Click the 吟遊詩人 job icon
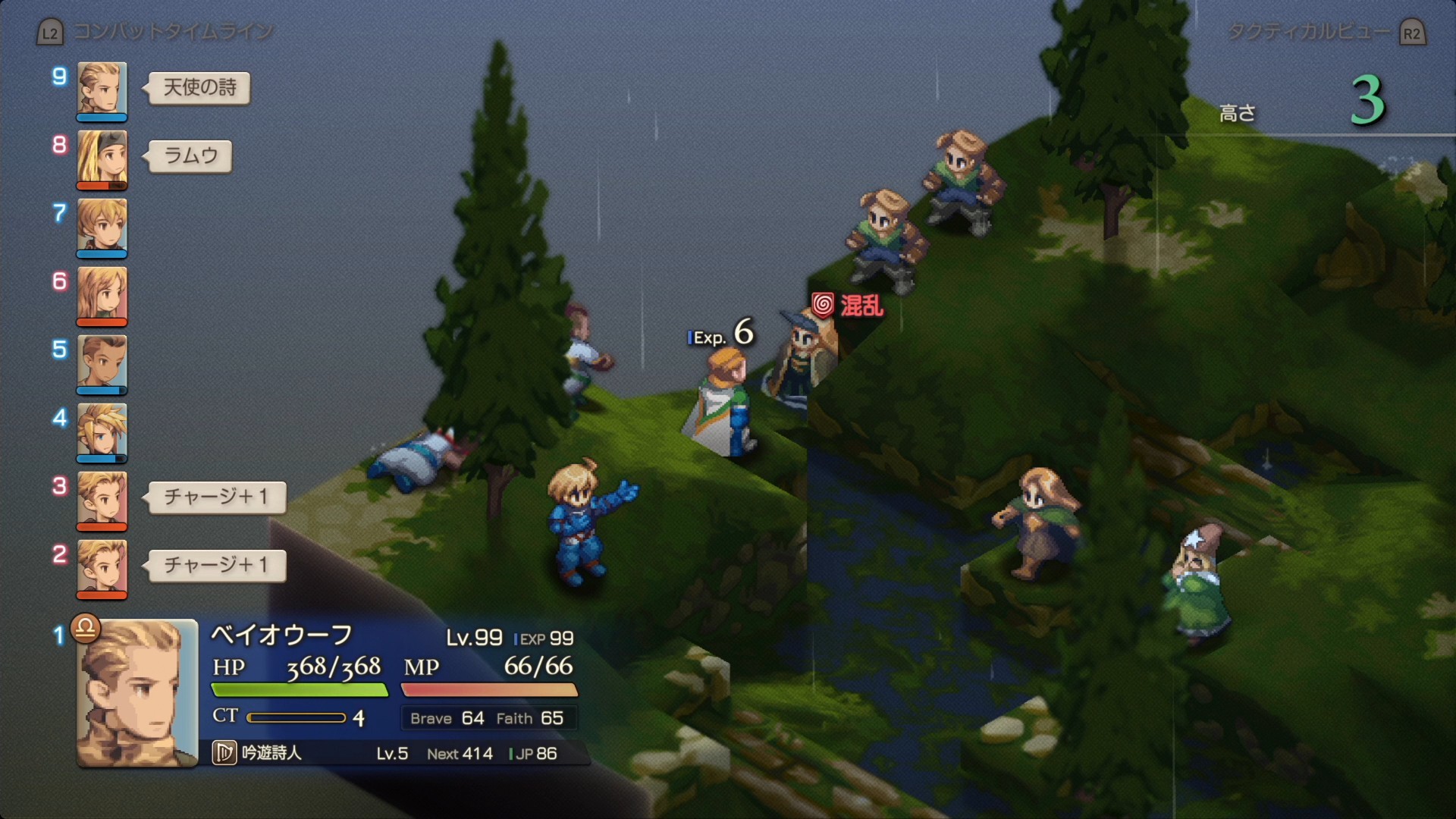This screenshot has width=1456, height=819. pos(224,753)
